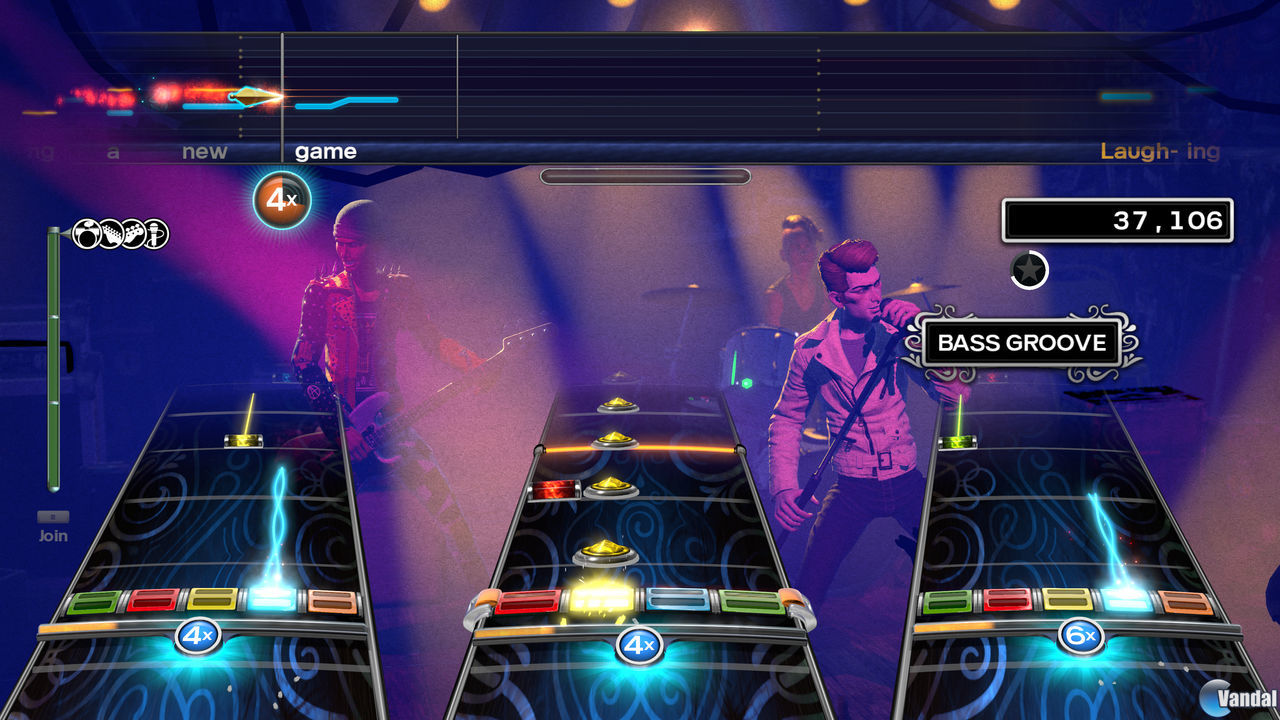The width and height of the screenshot is (1280, 720).
Task: Select the bass instrument icon
Action: tap(132, 233)
